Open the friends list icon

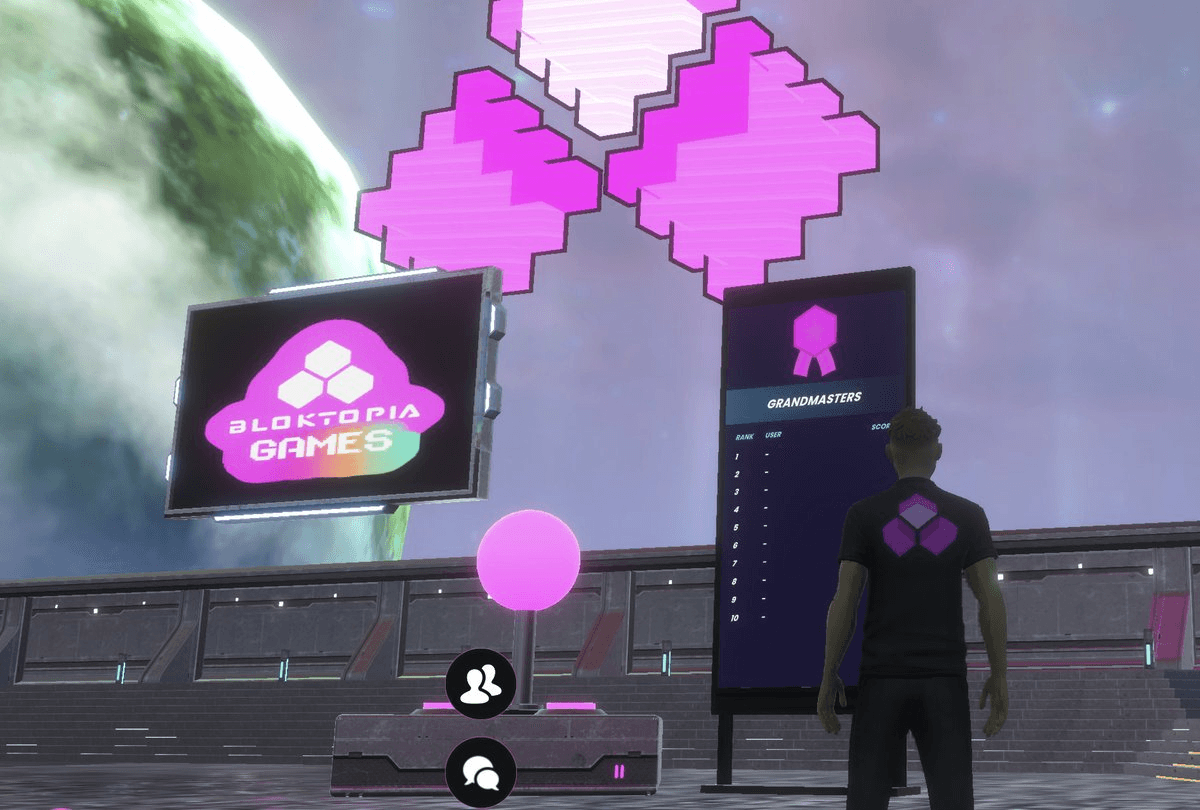click(481, 683)
